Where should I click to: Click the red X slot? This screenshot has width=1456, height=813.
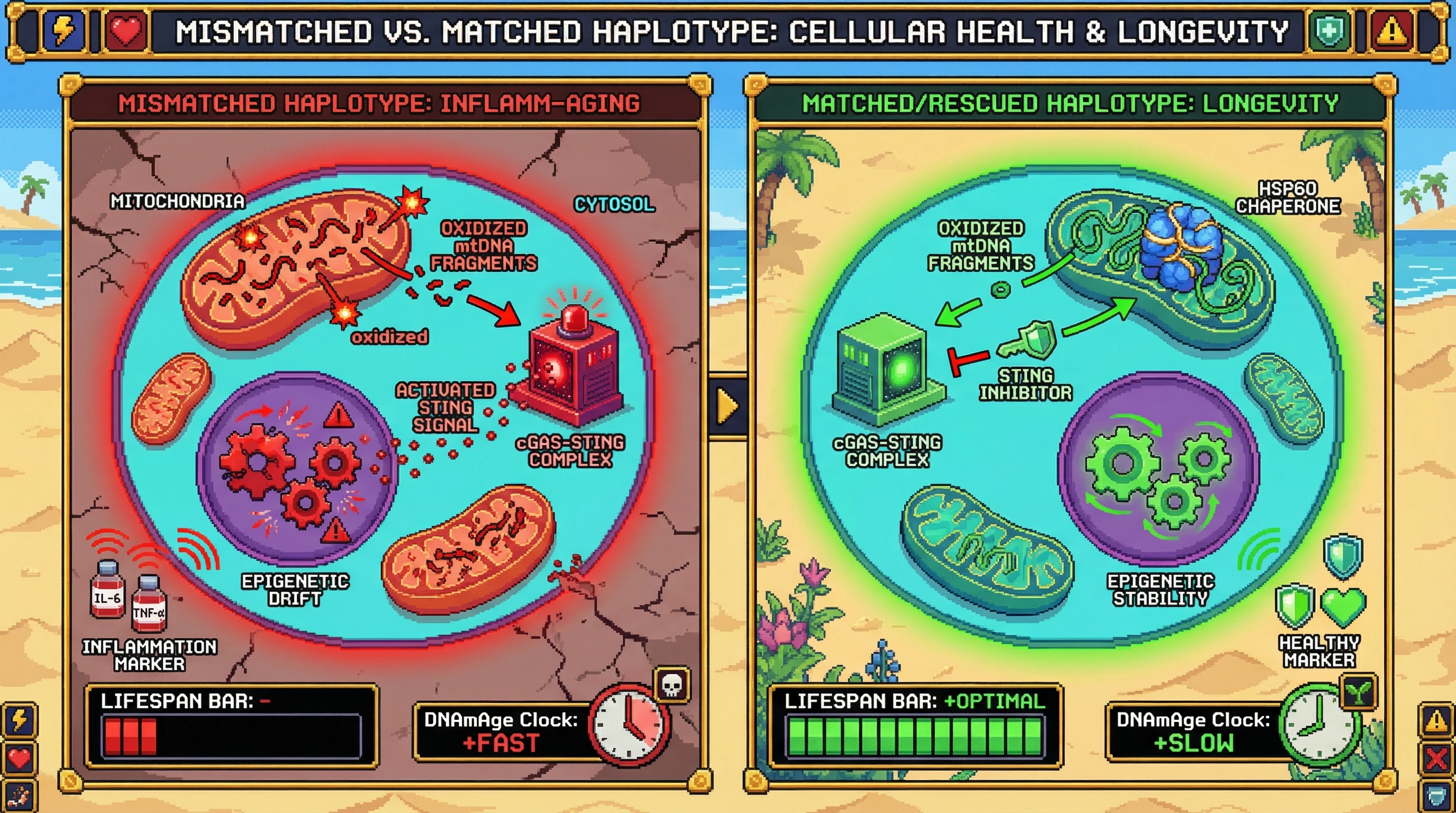coord(1436,758)
